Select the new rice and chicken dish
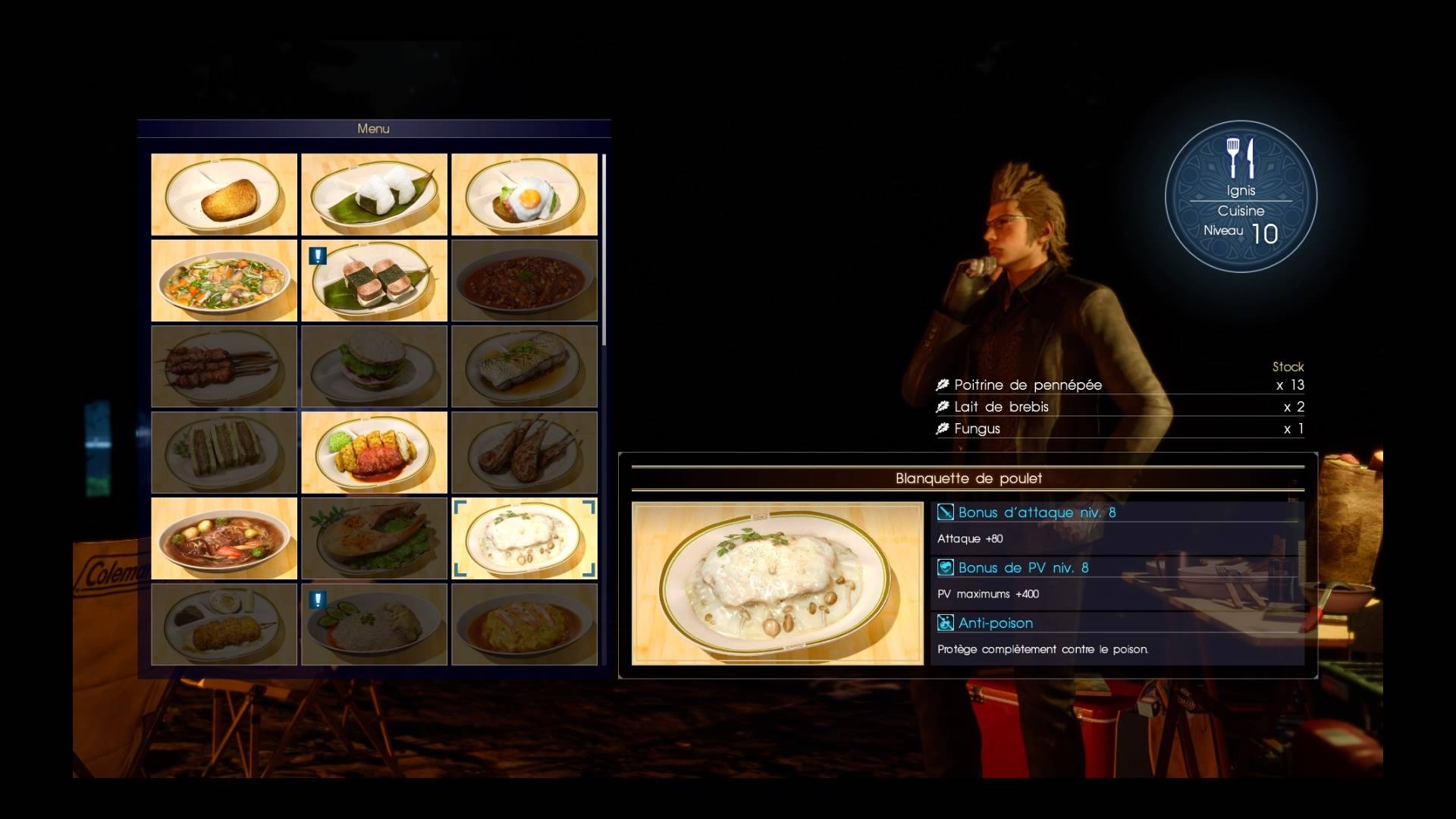The height and width of the screenshot is (819, 1456). coord(374,624)
